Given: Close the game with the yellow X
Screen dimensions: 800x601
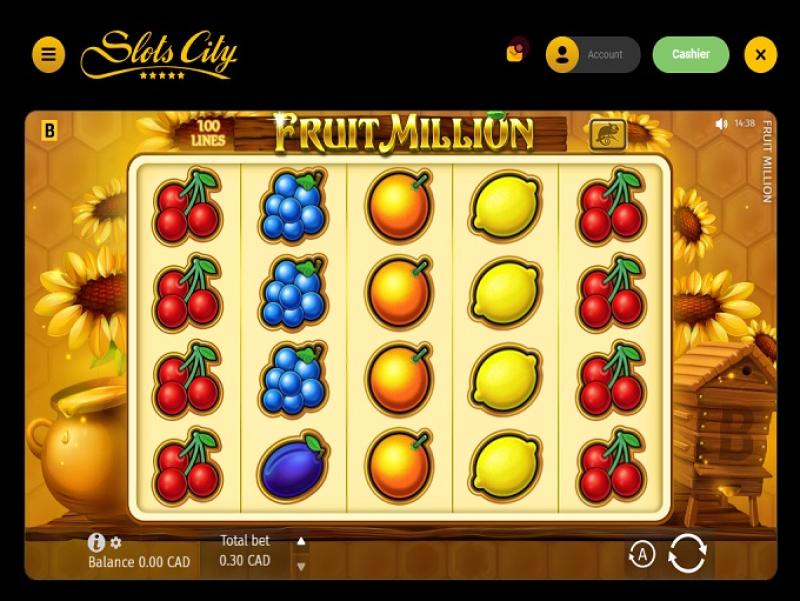Looking at the screenshot, I should (760, 55).
